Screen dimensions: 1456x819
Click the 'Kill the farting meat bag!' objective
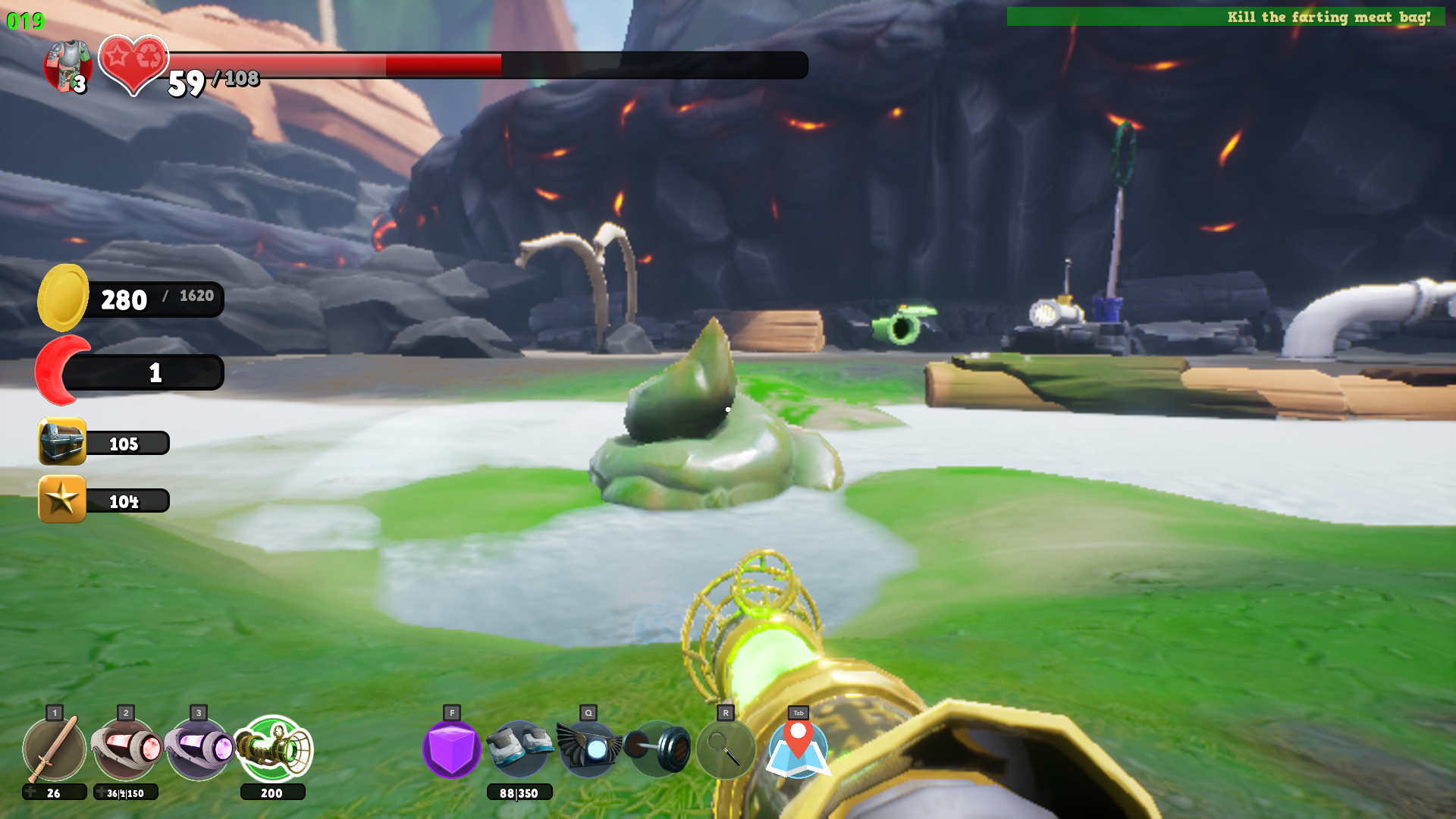coord(1328,17)
